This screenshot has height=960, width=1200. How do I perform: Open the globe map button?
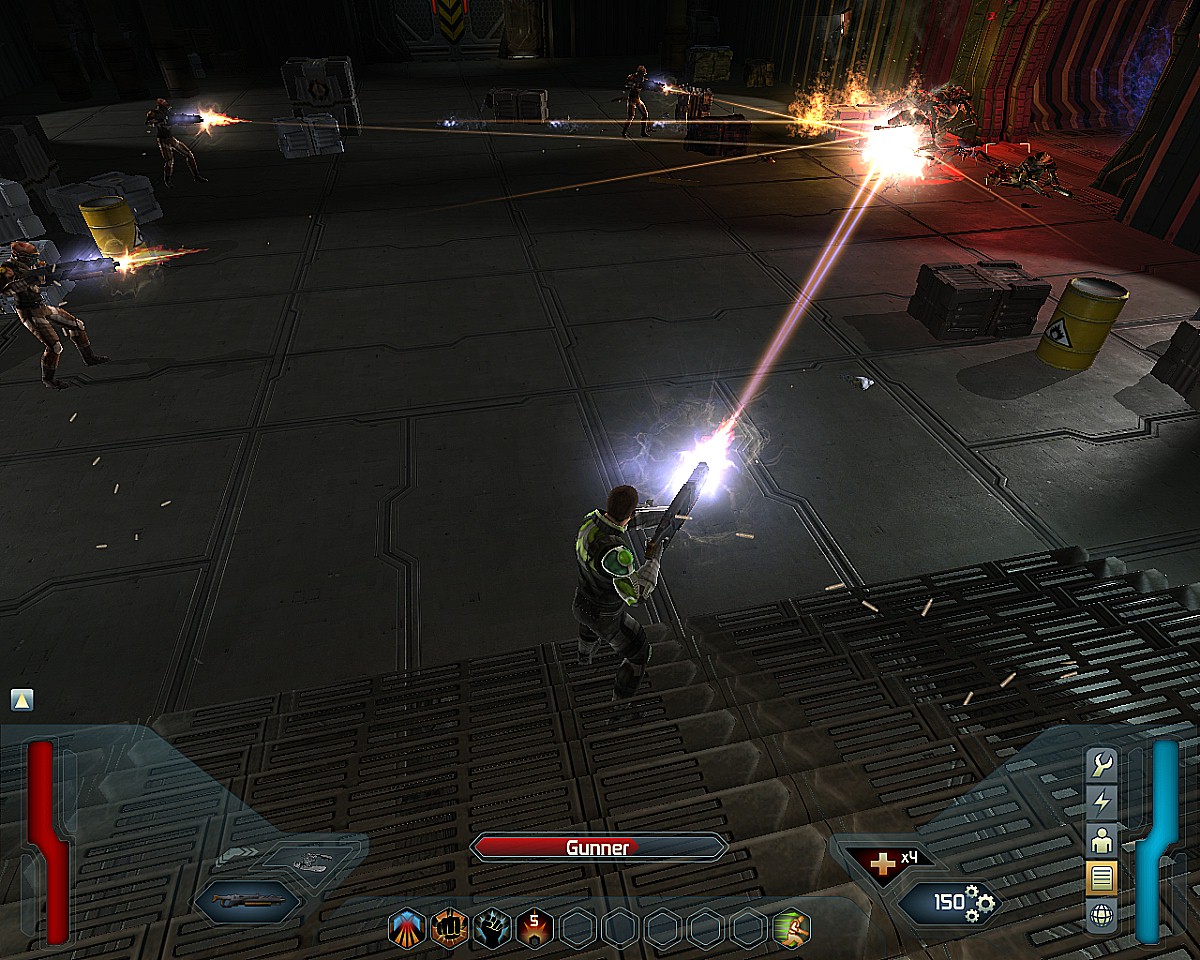point(1102,916)
